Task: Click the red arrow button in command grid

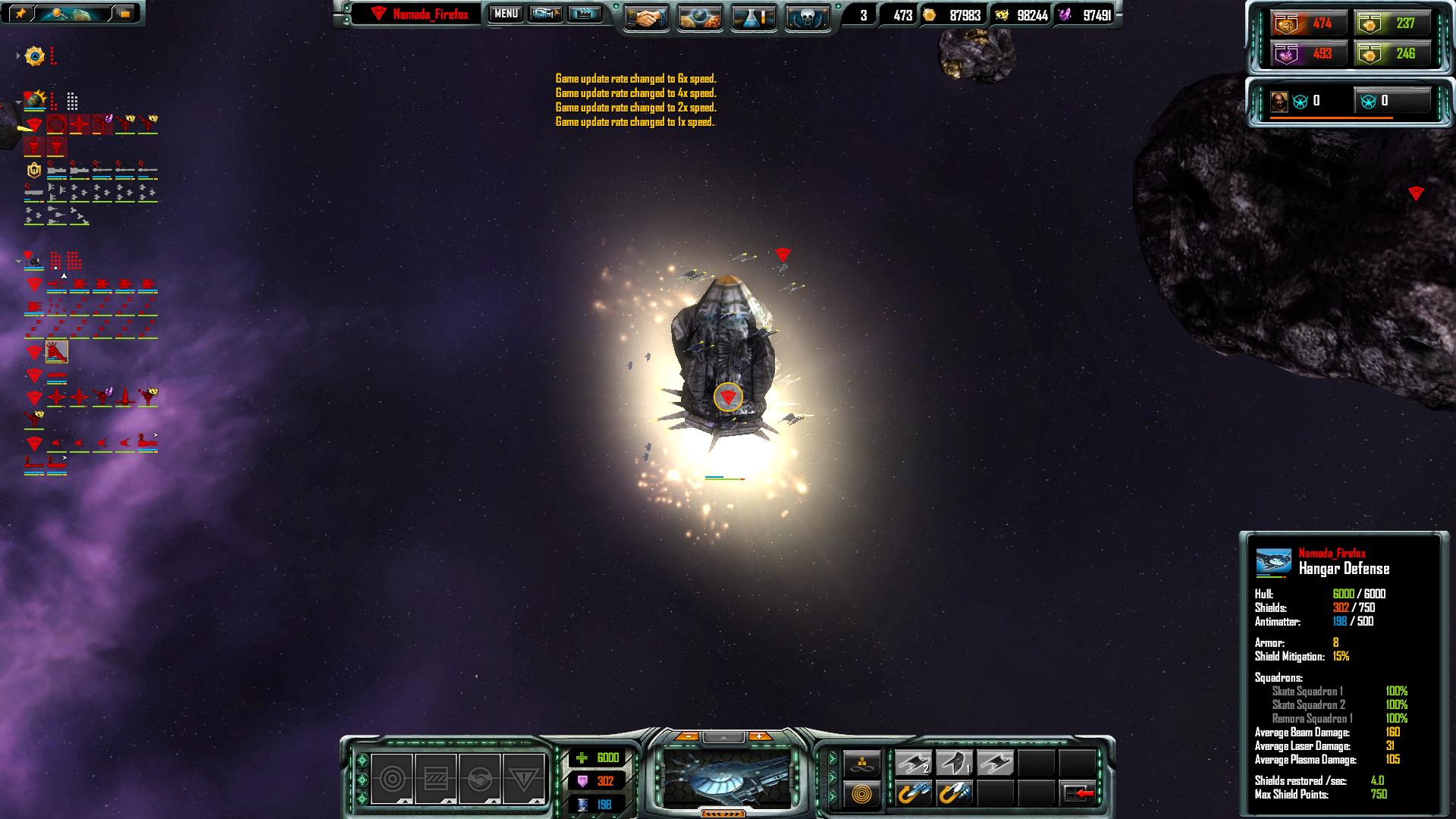Action: 1078,793
